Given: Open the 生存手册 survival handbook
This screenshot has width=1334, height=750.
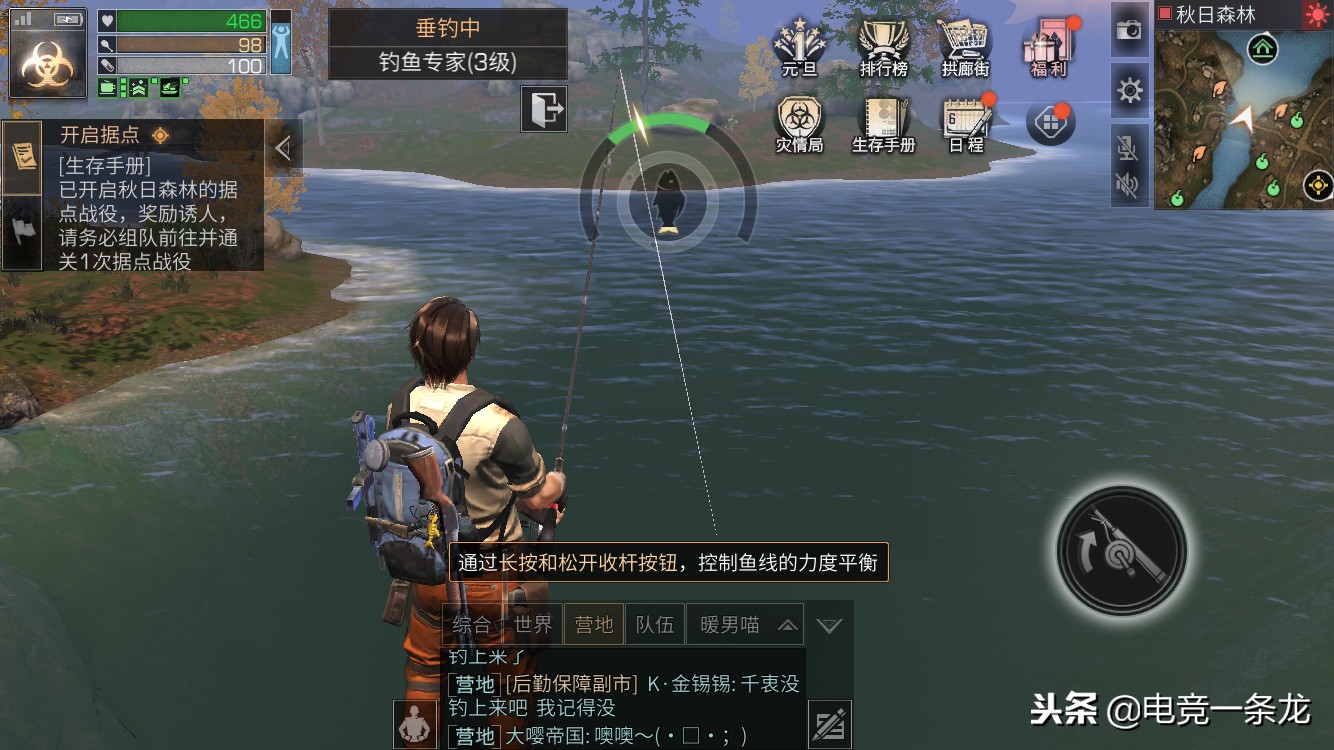Looking at the screenshot, I should (x=884, y=120).
